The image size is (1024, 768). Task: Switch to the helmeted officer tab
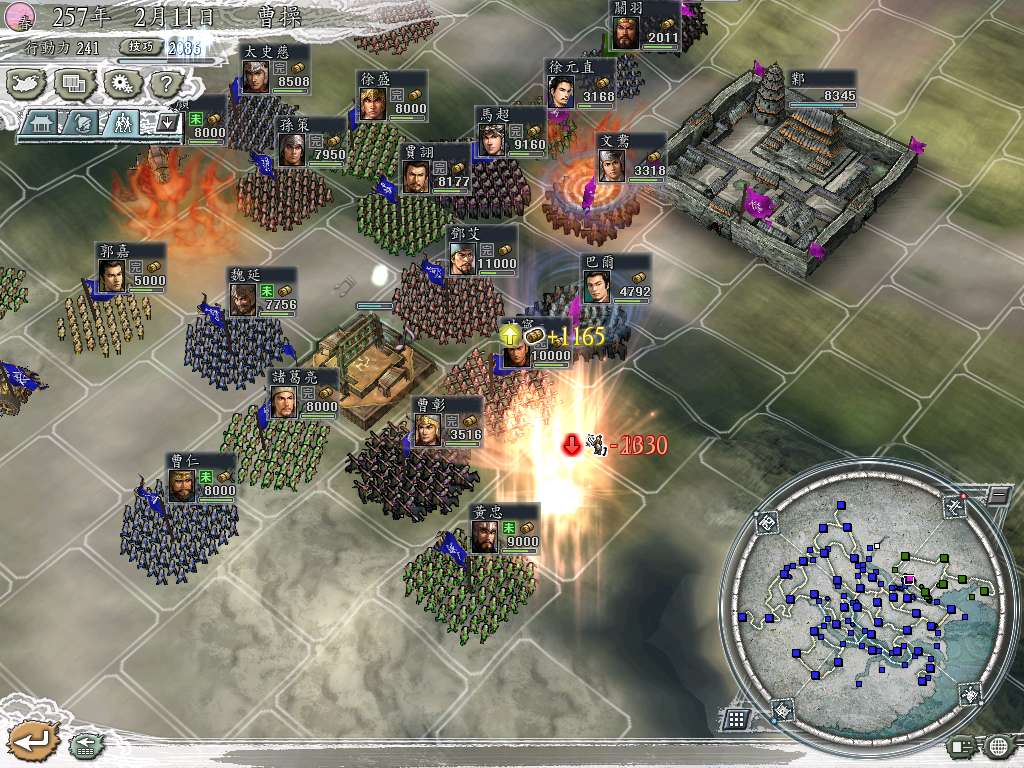(83, 123)
